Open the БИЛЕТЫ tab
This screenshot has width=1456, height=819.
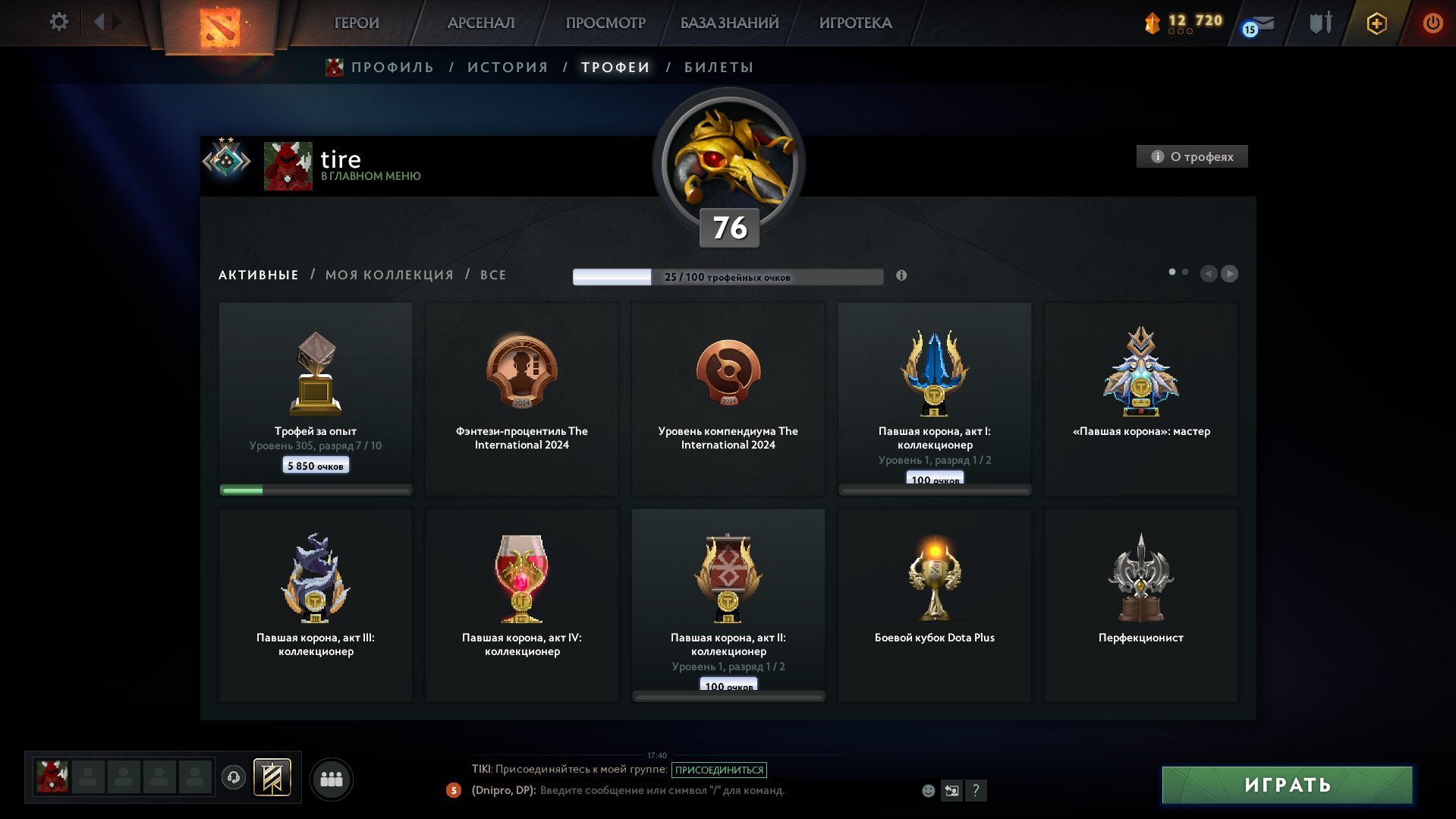click(719, 68)
